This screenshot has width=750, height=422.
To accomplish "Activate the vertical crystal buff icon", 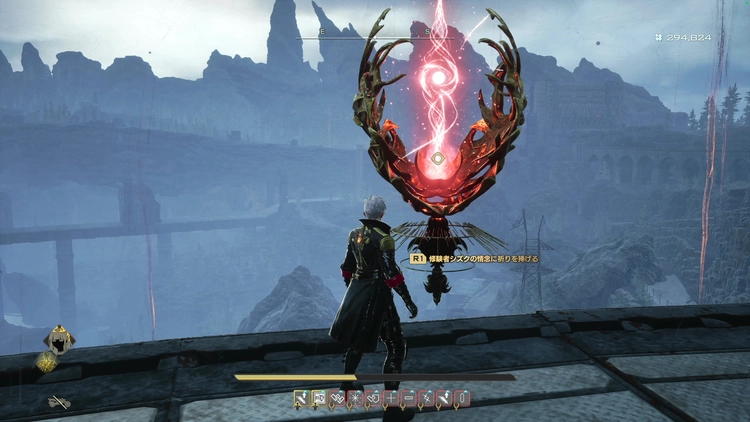I will pos(462,398).
